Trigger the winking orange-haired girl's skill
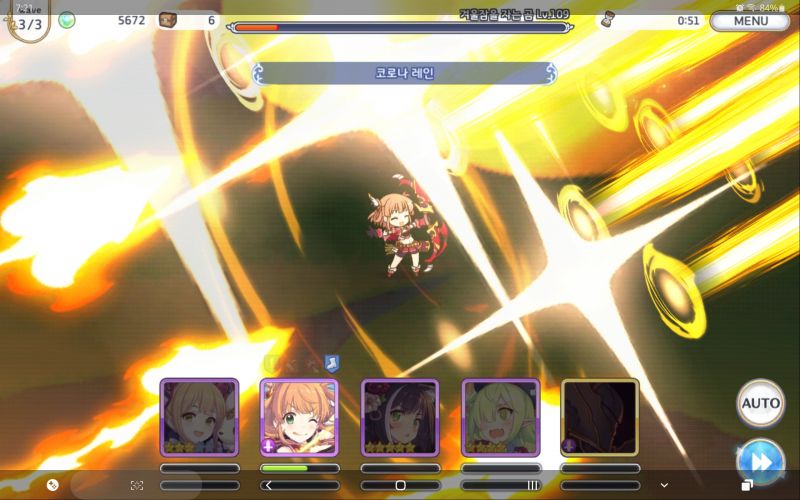 (x=299, y=417)
